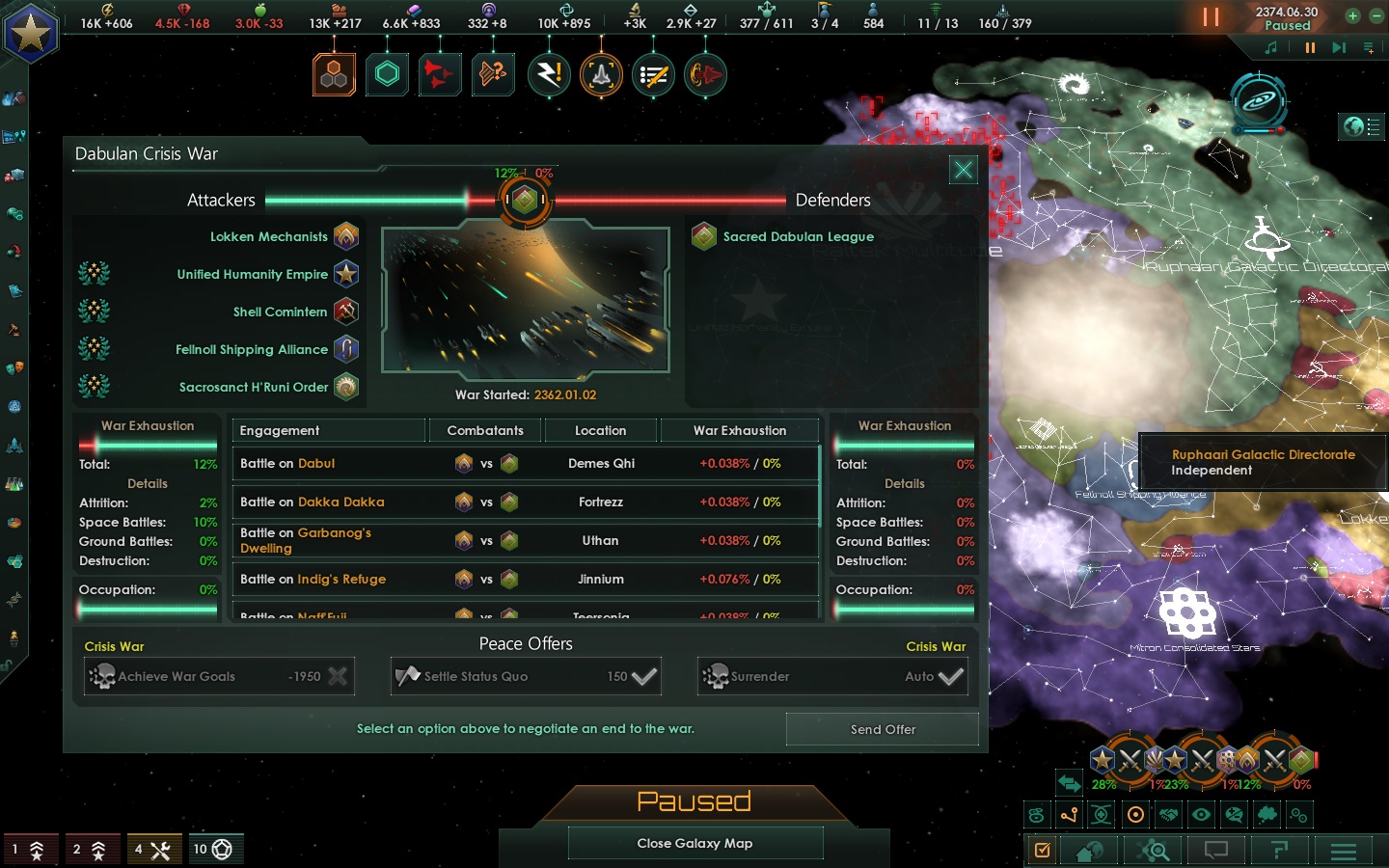This screenshot has height=868, width=1389.
Task: Toggle the outliner via the orange checkbox icon
Action: pos(1042,852)
